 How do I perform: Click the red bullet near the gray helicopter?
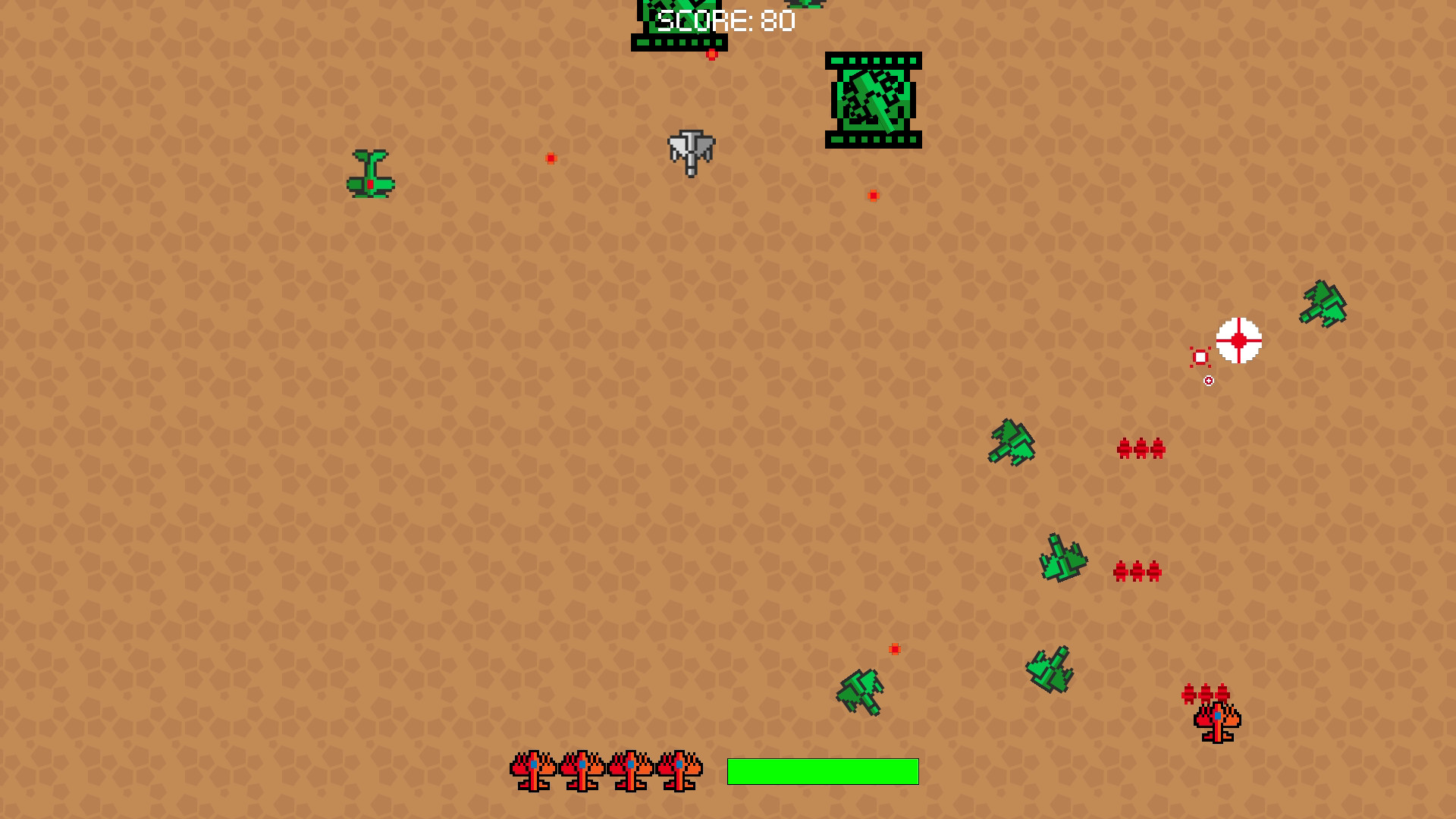pos(550,158)
